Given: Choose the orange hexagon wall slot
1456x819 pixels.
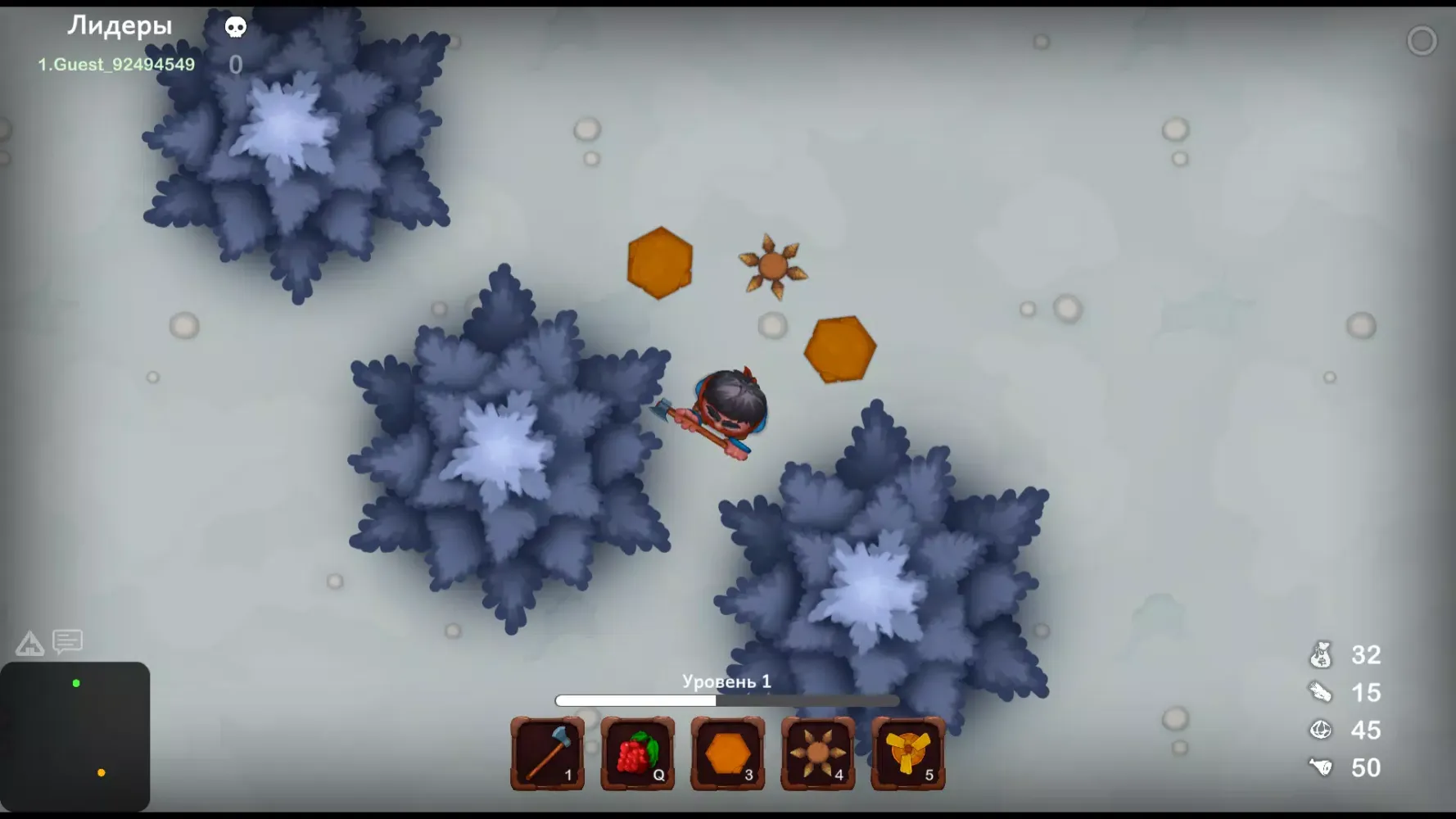Looking at the screenshot, I should click(728, 753).
